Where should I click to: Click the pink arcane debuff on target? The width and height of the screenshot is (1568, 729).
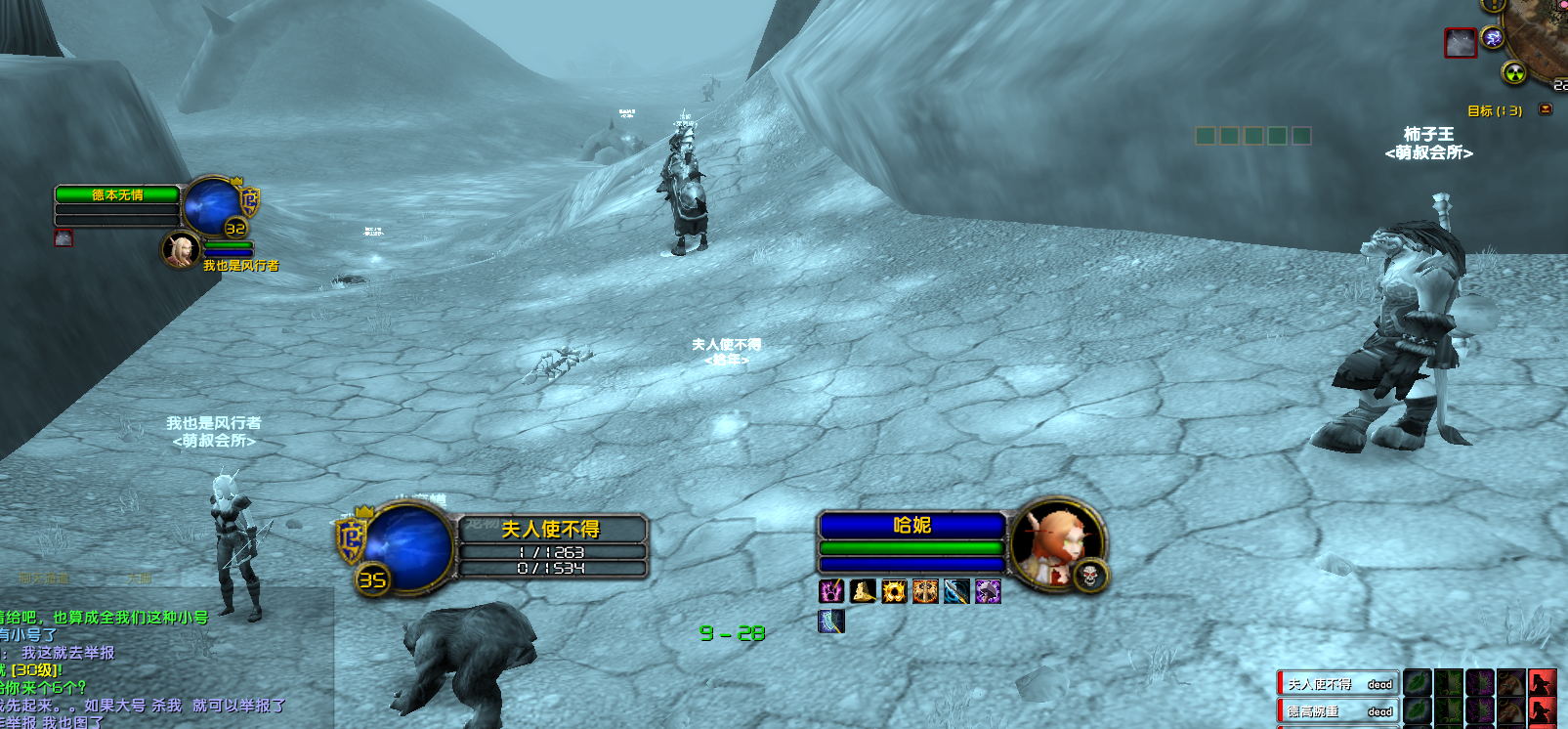(x=831, y=591)
